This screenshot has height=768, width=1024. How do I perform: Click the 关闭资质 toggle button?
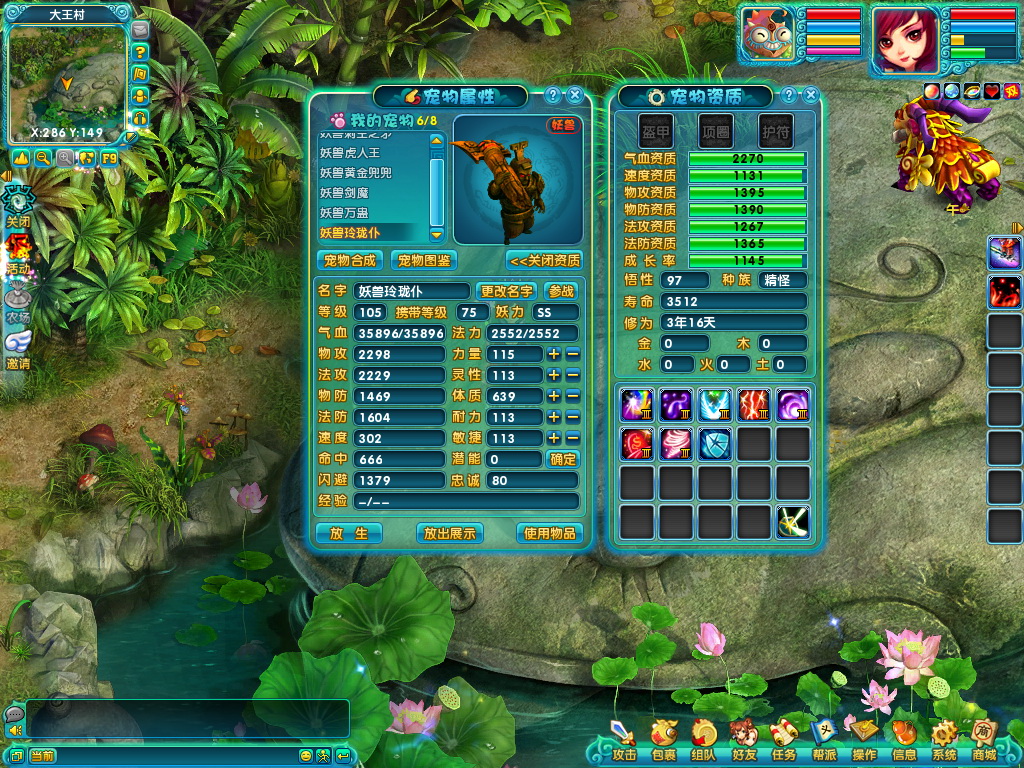pyautogui.click(x=545, y=260)
